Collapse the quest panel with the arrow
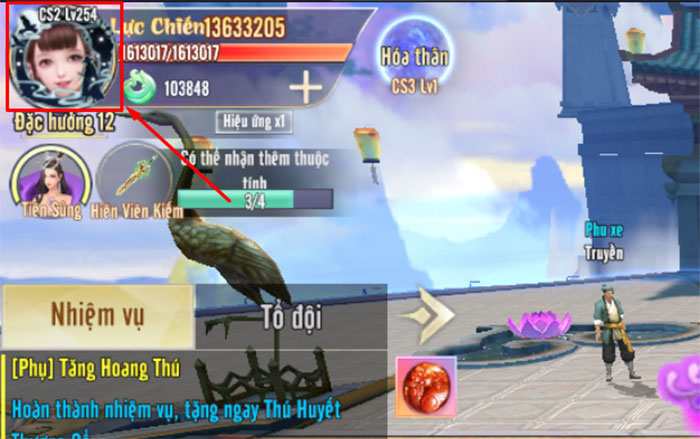Viewport: 700px width, 439px height. click(x=427, y=316)
